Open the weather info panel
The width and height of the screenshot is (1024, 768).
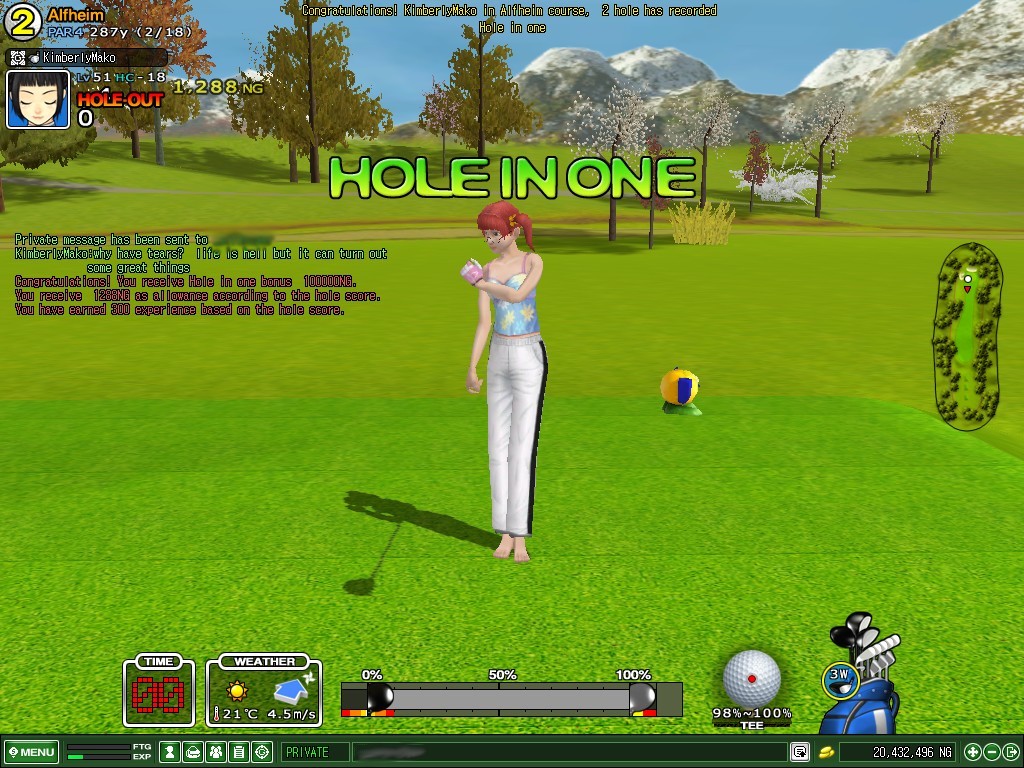pos(264,691)
